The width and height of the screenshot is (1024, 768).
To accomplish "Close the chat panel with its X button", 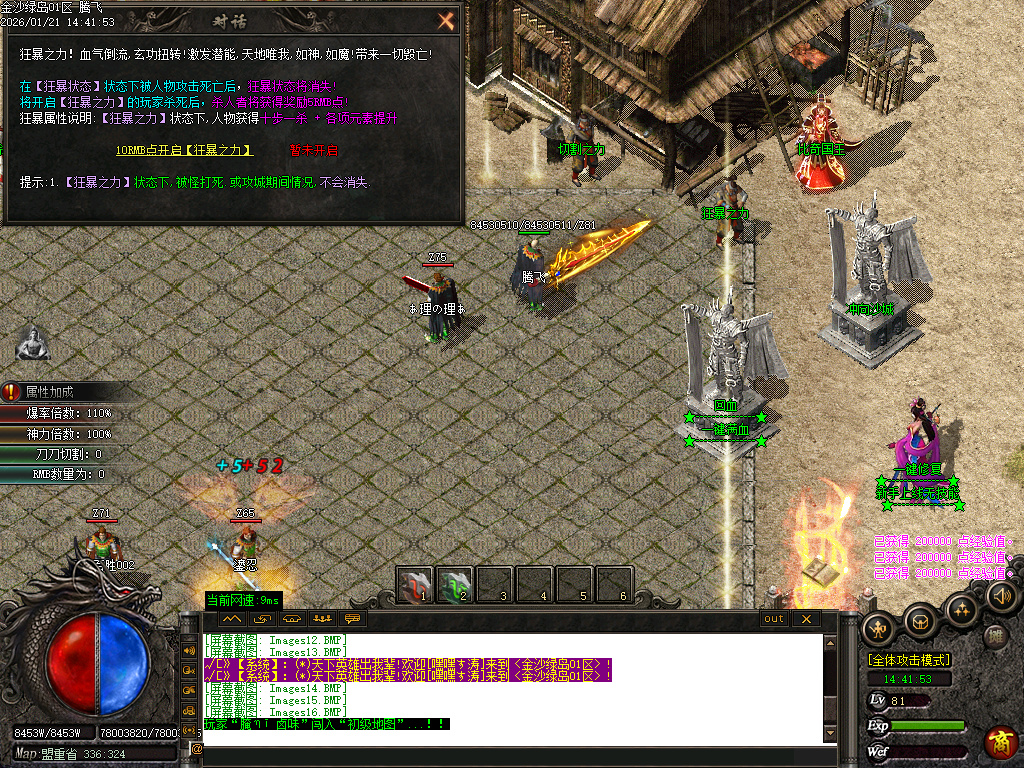I will pos(805,619).
